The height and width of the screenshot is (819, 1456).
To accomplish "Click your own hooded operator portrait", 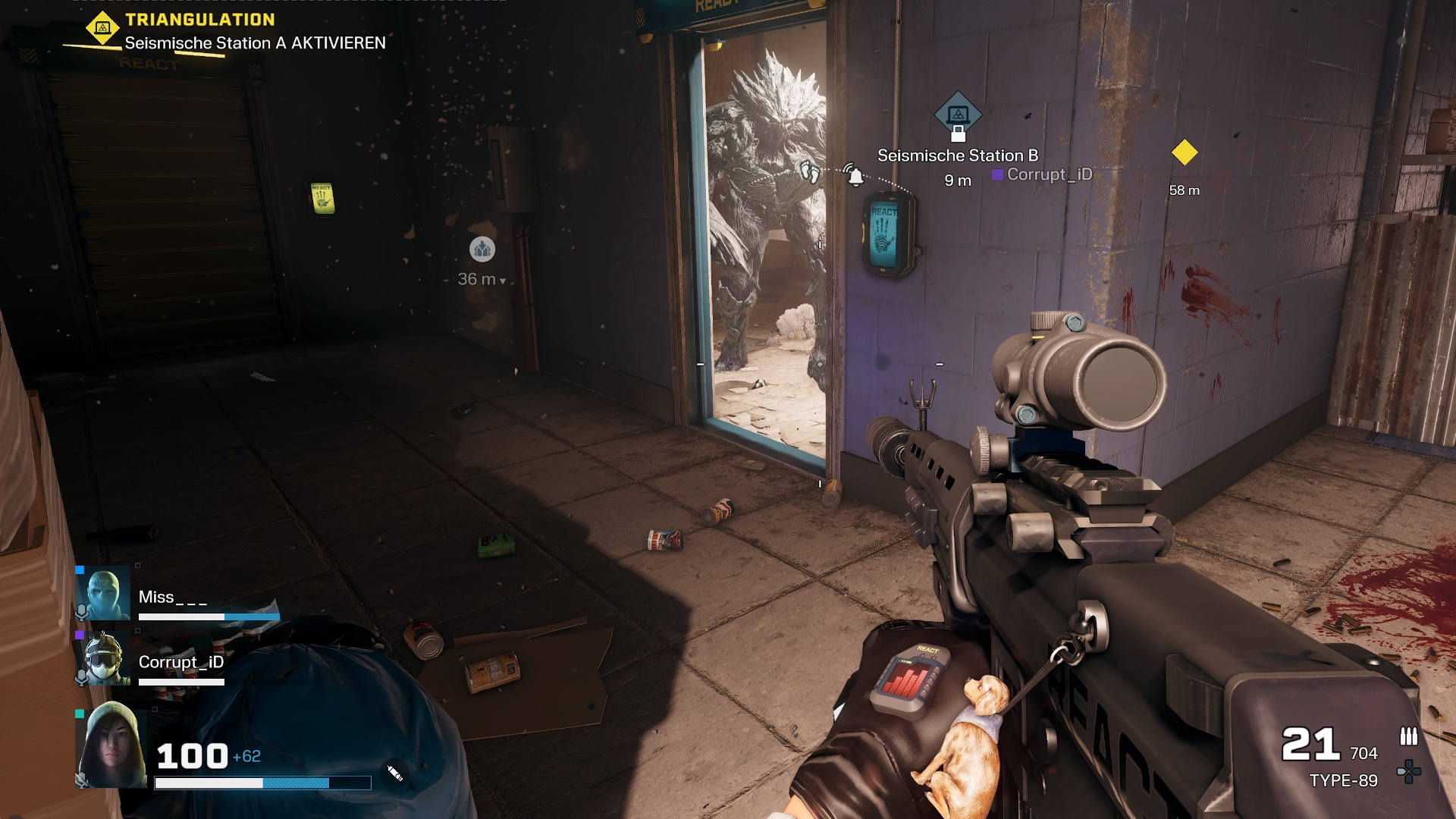I will coord(111,745).
